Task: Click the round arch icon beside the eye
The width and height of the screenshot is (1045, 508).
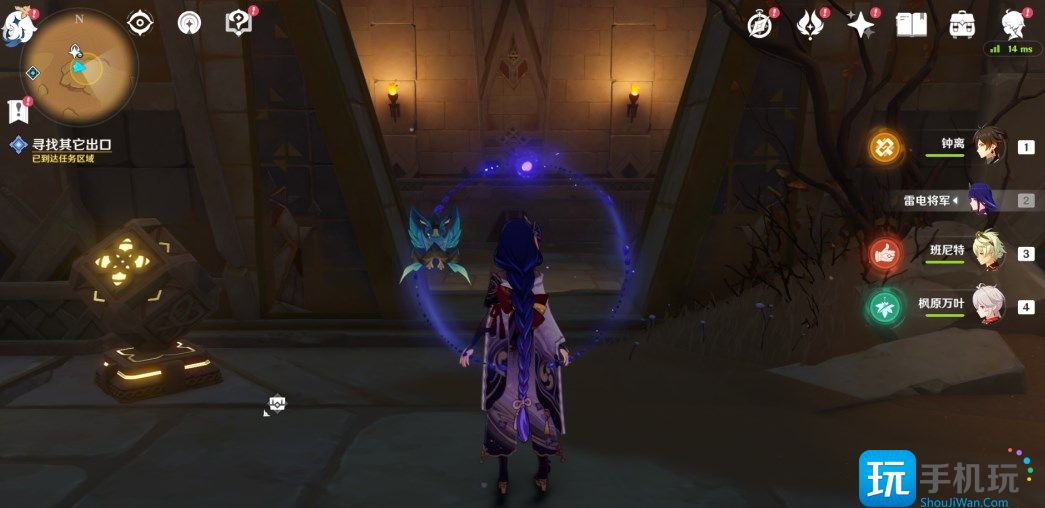Action: click(x=189, y=22)
